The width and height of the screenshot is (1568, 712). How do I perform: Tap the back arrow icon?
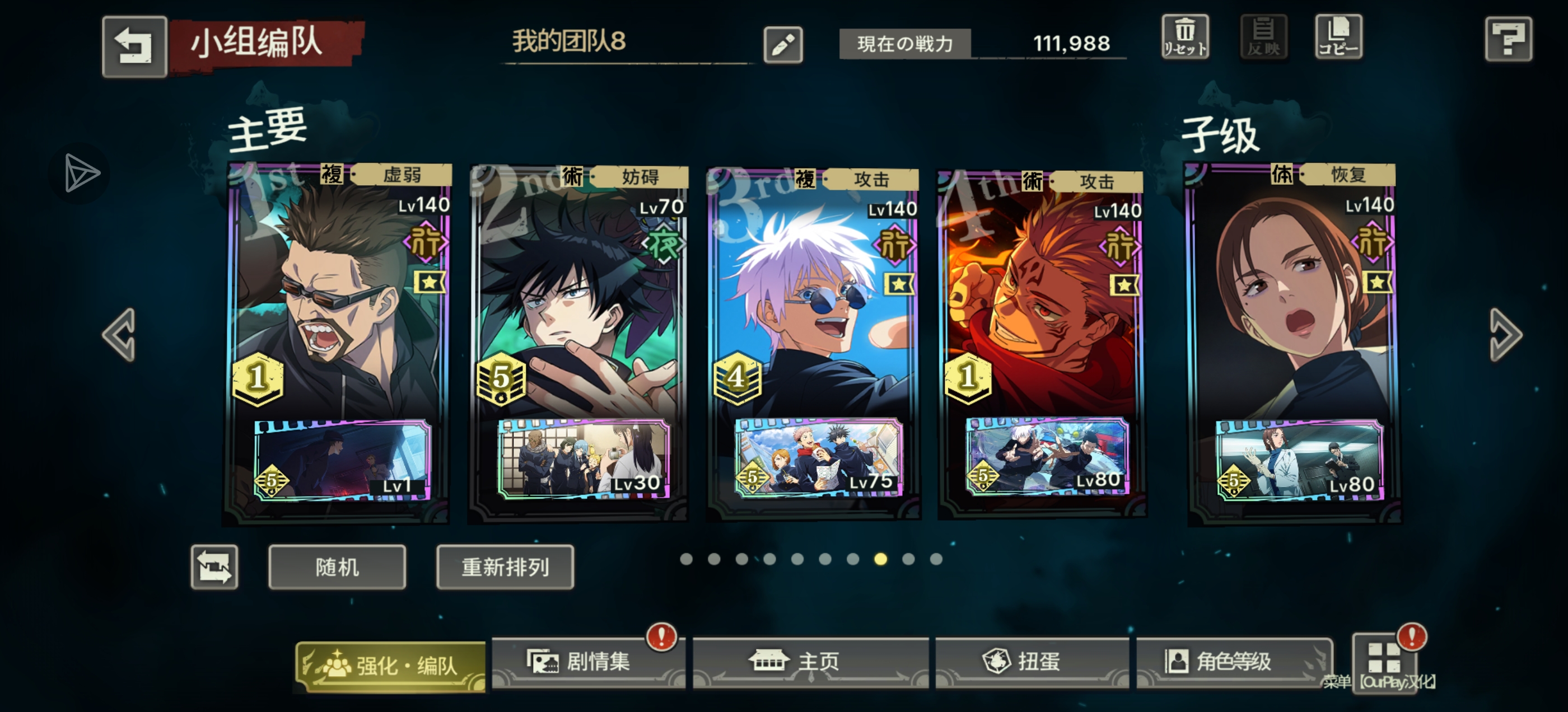click(x=134, y=46)
